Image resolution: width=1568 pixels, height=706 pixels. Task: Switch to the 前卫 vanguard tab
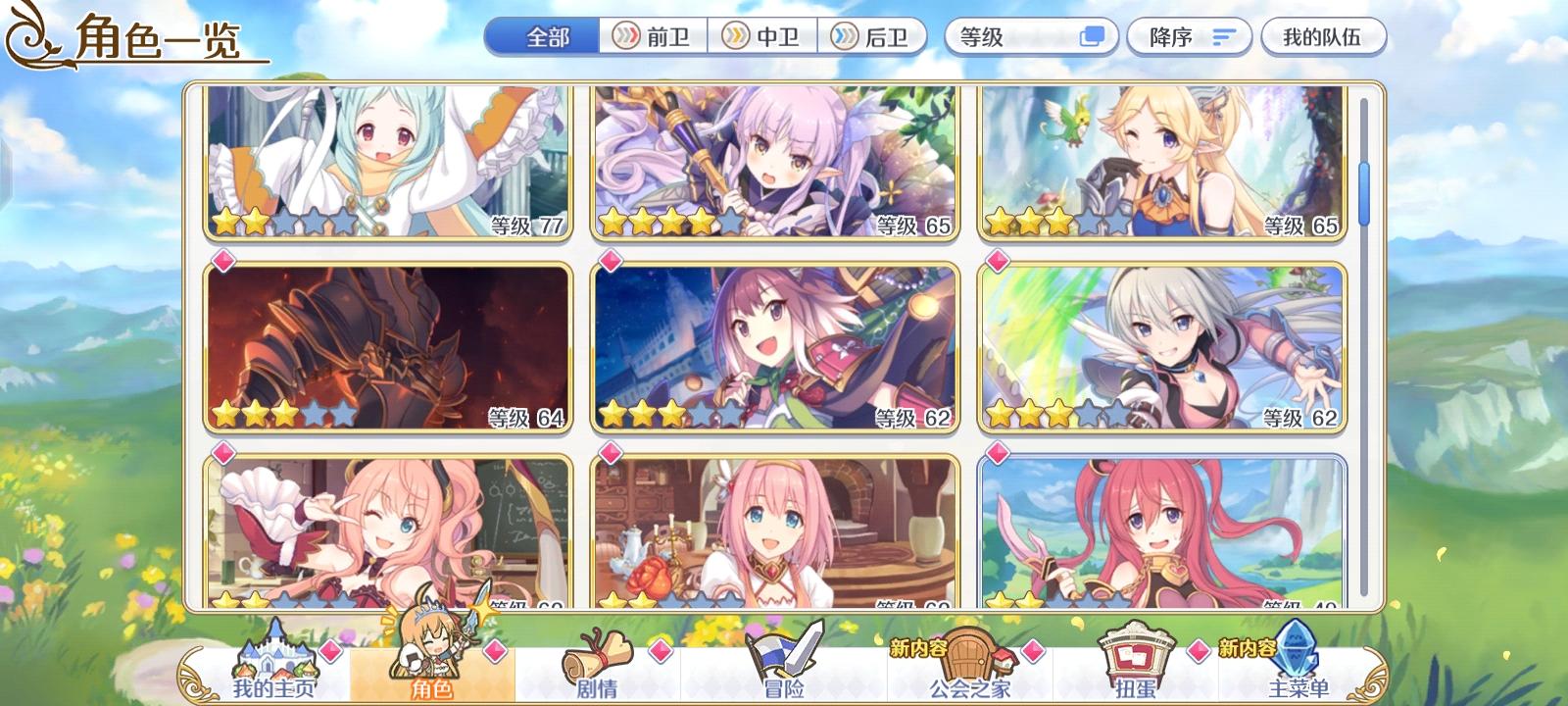coord(652,34)
